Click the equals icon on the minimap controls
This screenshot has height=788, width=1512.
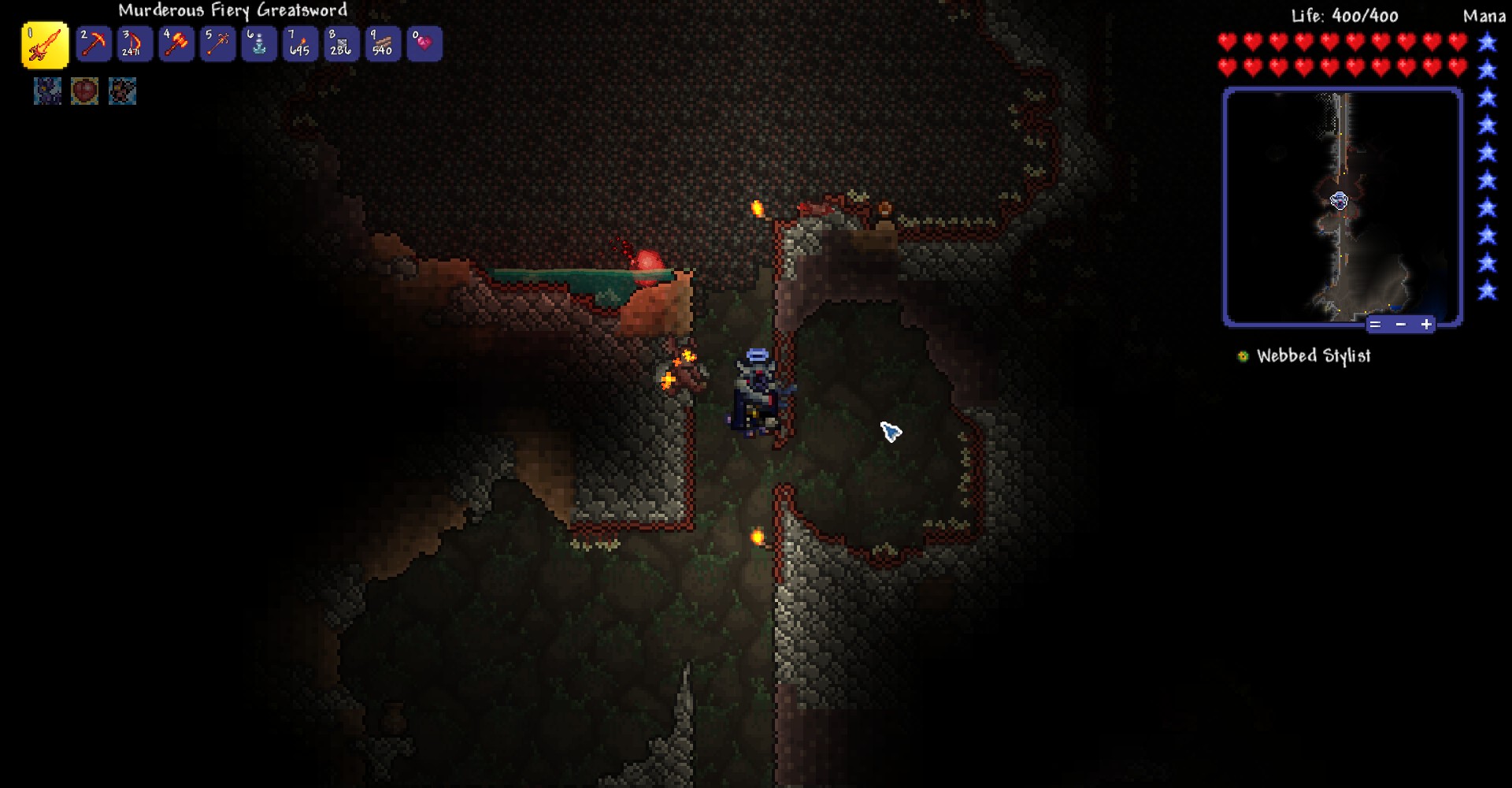1375,324
